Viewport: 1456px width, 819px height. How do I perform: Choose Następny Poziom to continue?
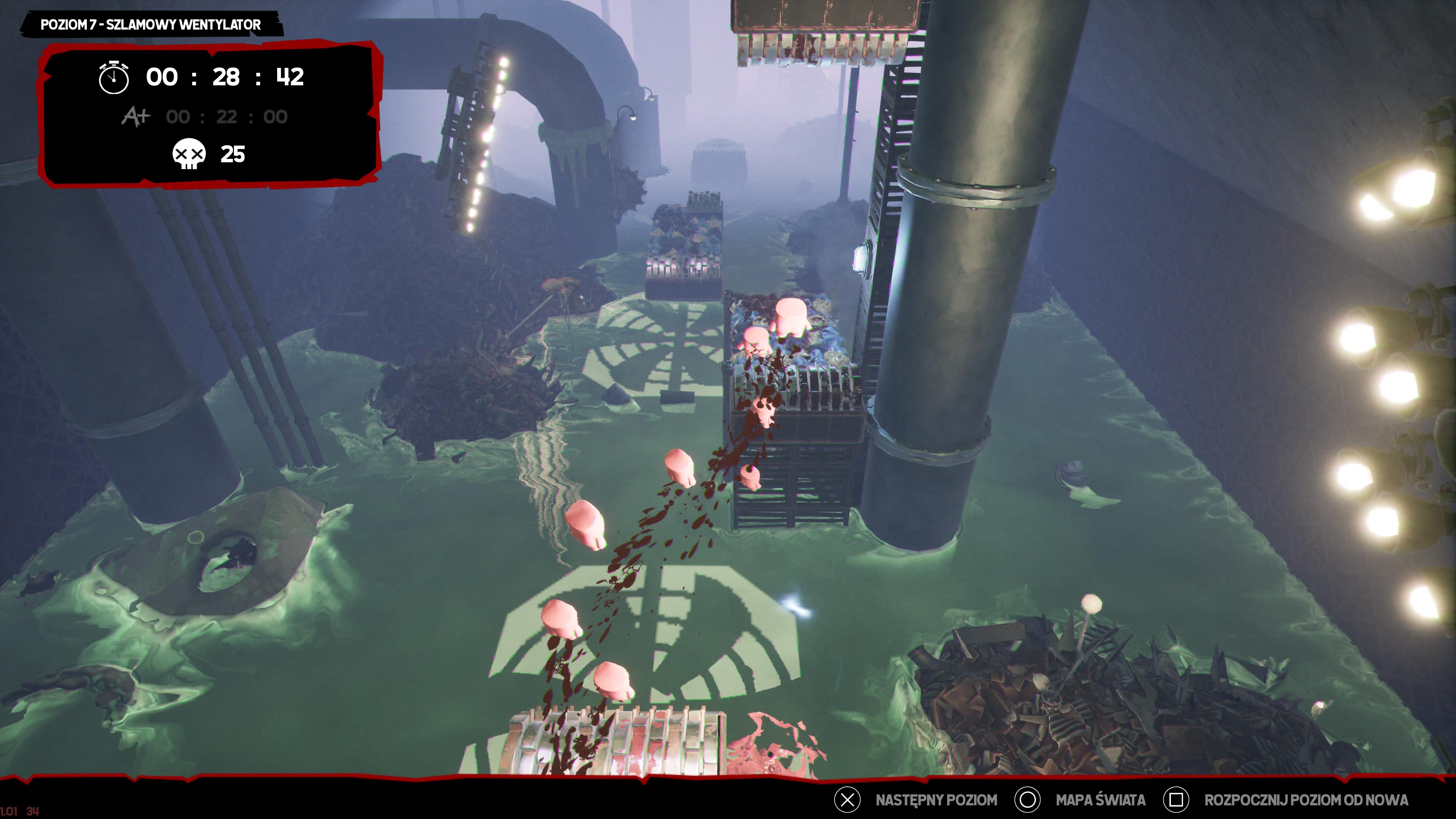point(935,800)
